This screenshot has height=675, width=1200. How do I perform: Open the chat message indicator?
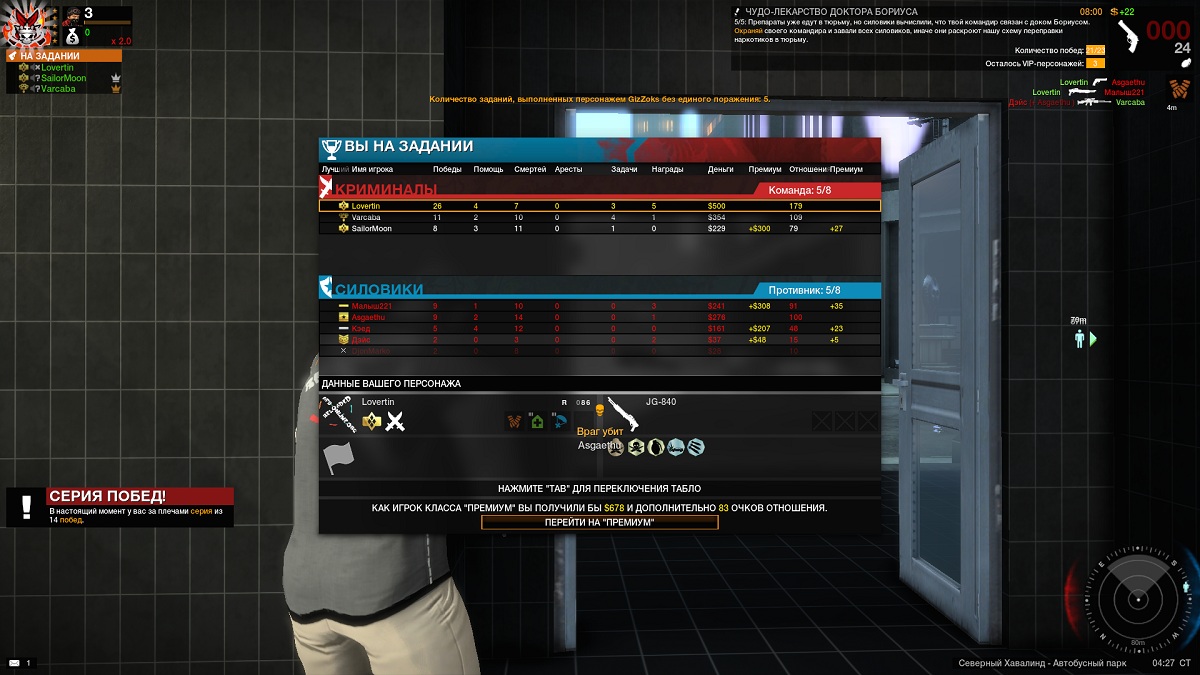pos(15,663)
